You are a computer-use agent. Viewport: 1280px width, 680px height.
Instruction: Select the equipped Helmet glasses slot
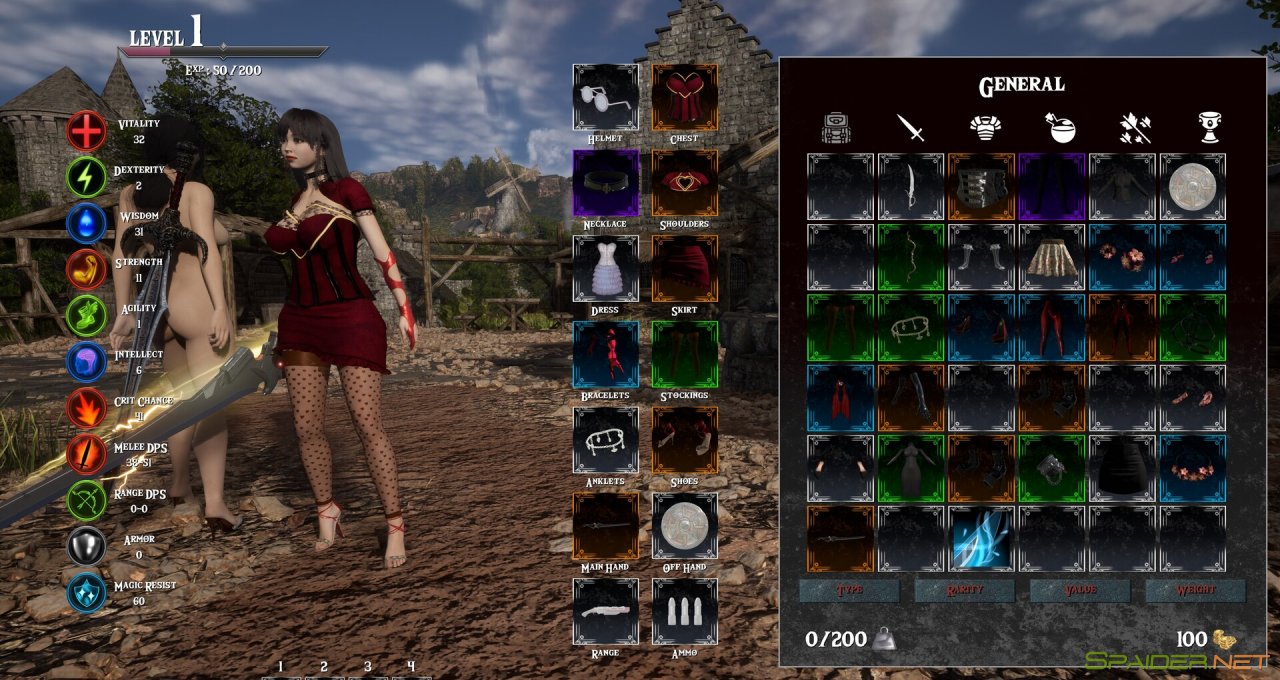click(606, 97)
